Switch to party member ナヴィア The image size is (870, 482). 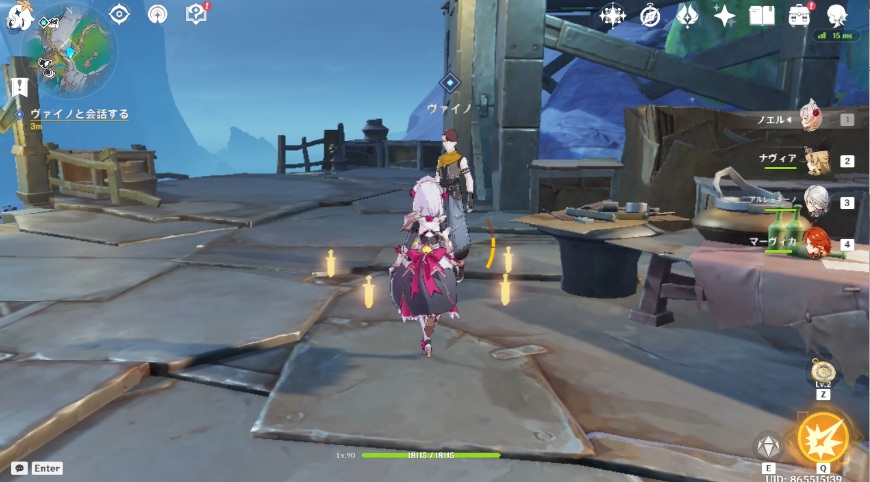pos(816,160)
